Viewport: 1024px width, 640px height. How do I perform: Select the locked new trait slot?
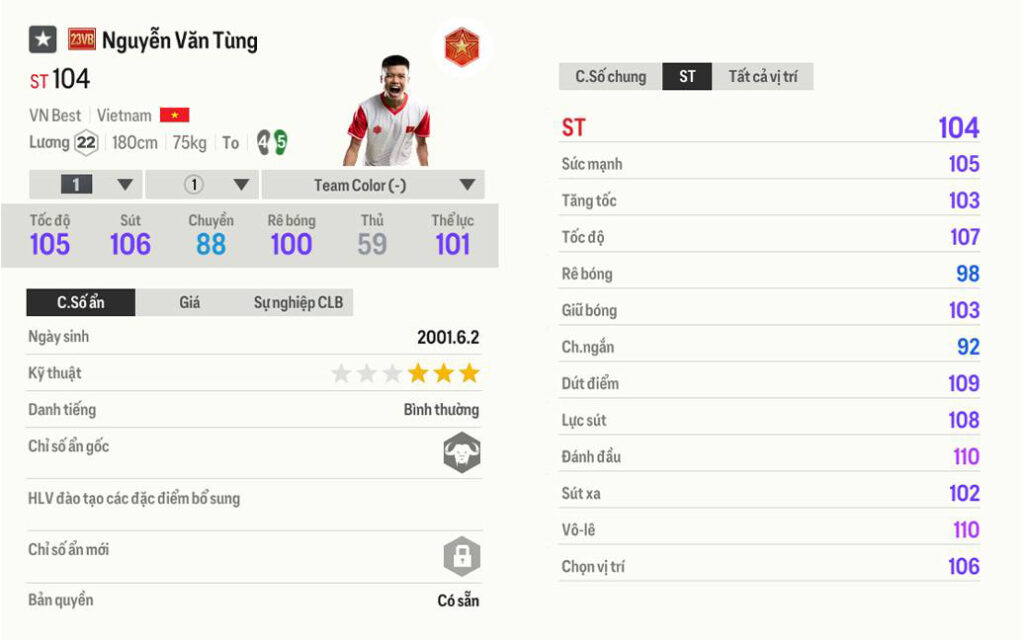click(x=462, y=556)
